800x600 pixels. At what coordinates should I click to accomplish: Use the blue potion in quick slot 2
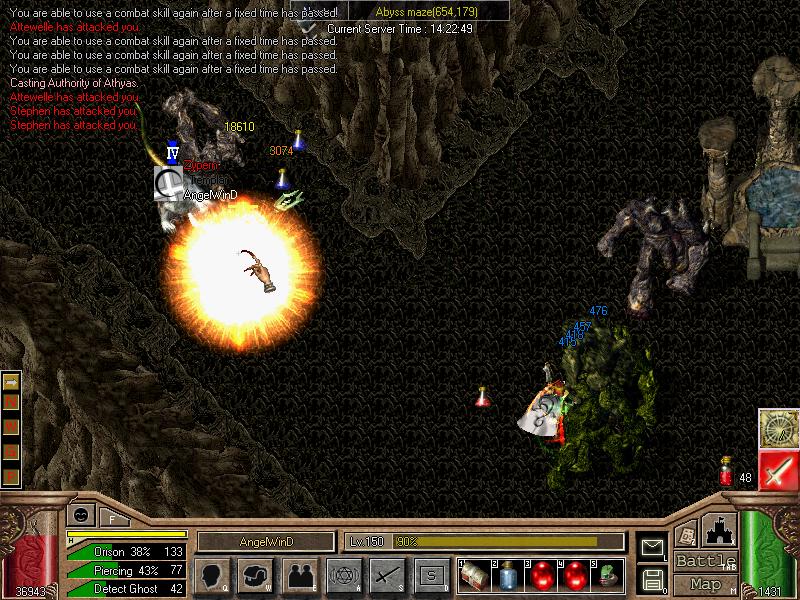click(507, 575)
